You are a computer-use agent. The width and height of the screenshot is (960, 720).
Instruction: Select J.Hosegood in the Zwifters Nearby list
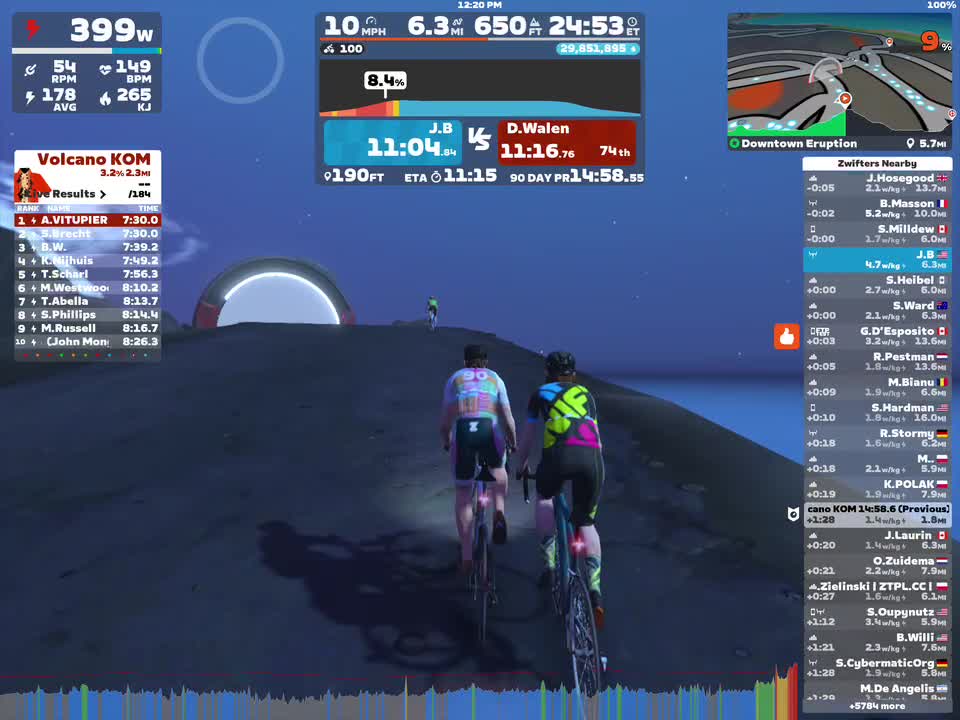(877, 183)
